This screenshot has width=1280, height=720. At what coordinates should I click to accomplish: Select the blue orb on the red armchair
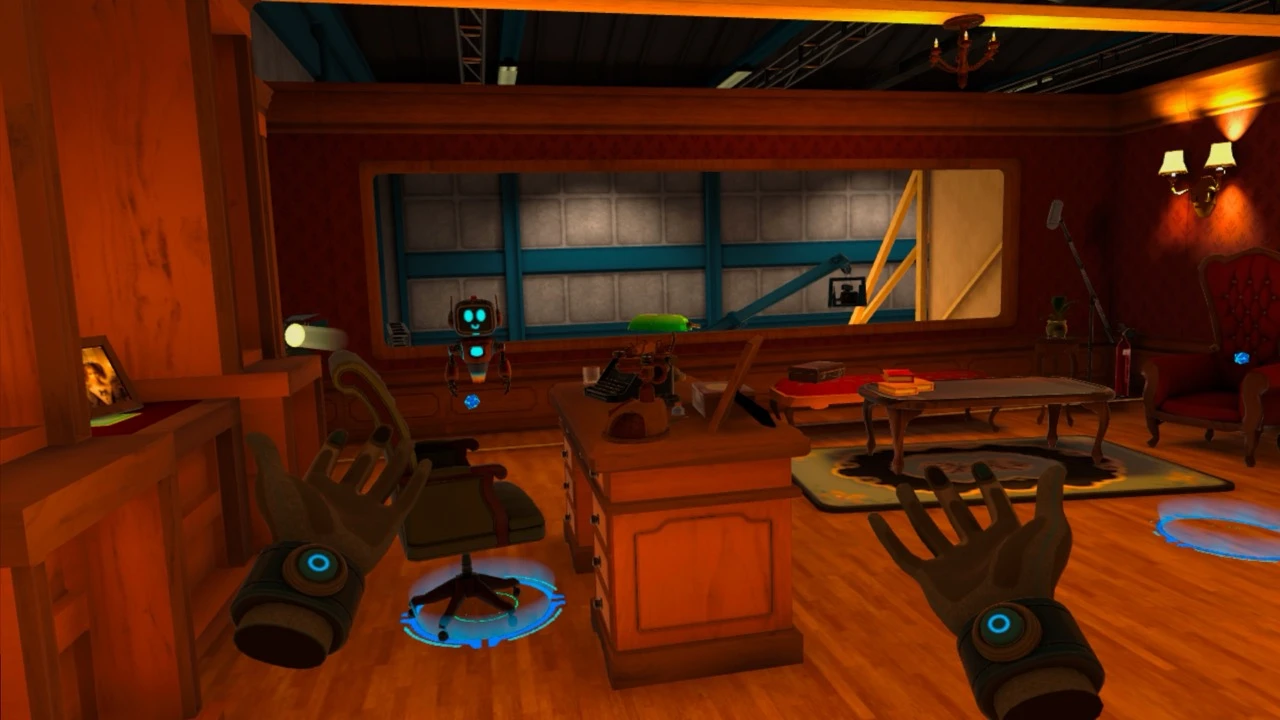(x=1241, y=358)
